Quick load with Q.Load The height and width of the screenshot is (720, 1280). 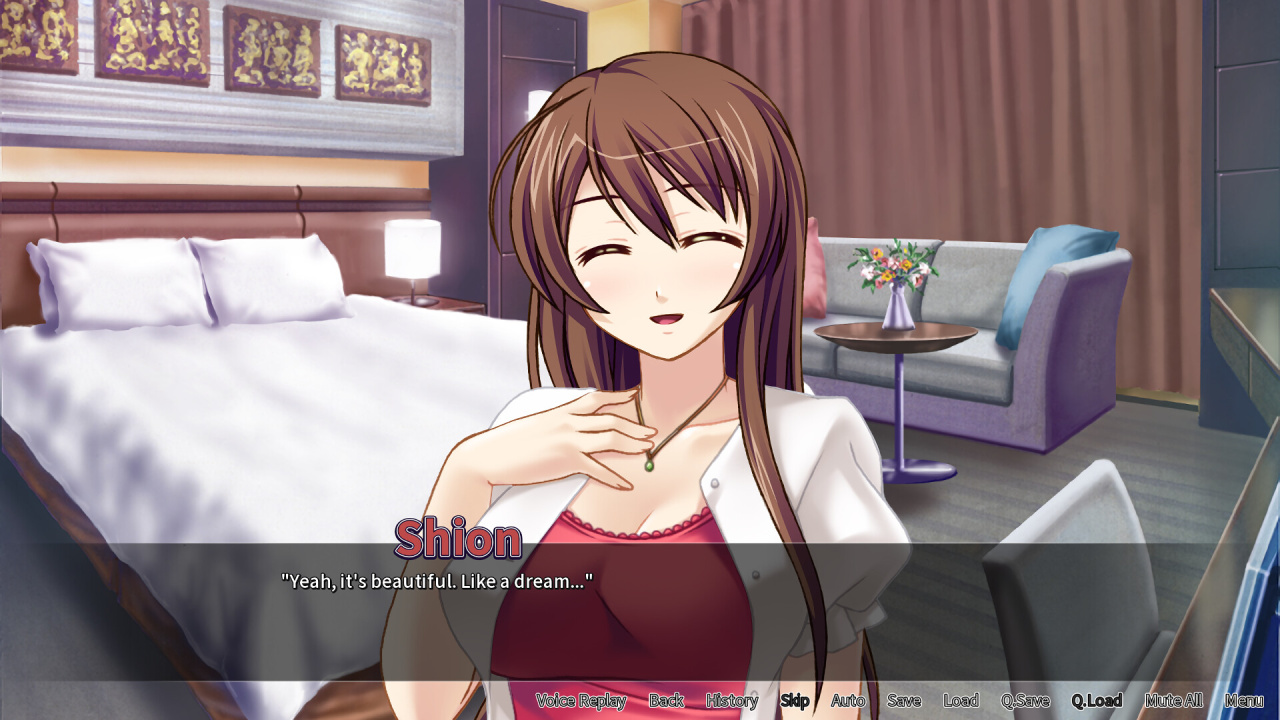click(x=1096, y=701)
